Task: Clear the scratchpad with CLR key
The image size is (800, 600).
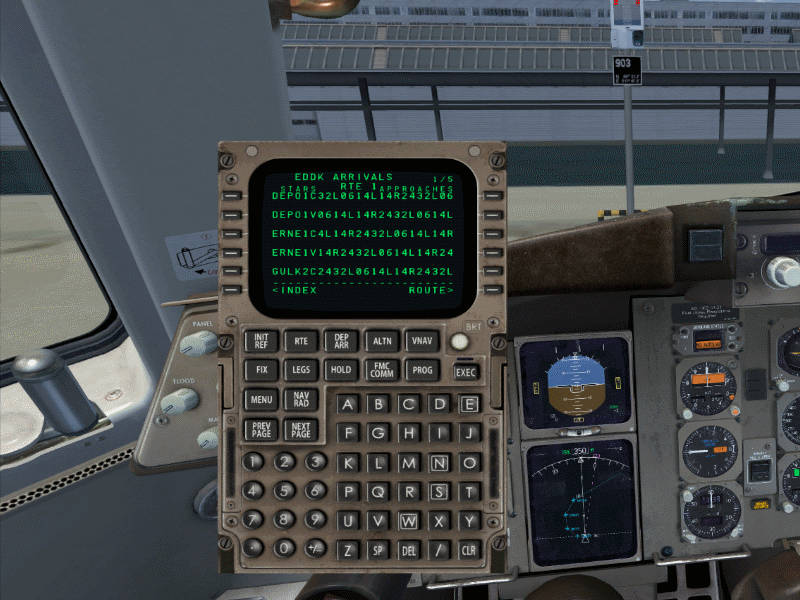Action: click(468, 550)
